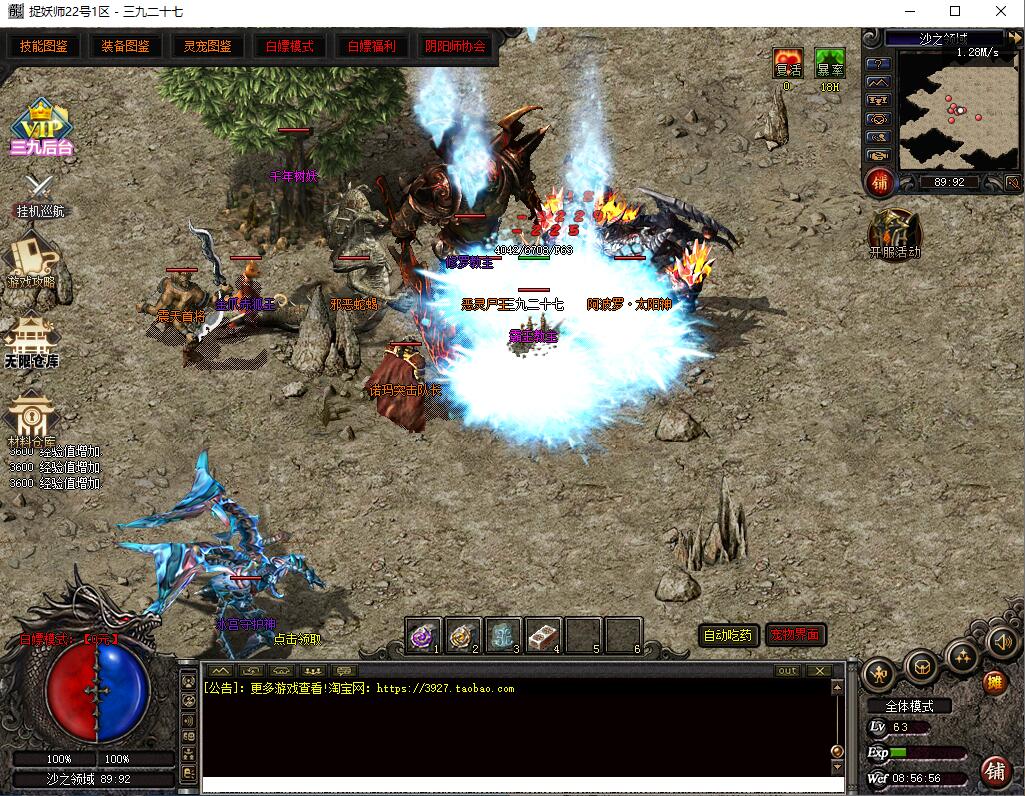
Task: Click the chat box OUT button
Action: [x=787, y=671]
